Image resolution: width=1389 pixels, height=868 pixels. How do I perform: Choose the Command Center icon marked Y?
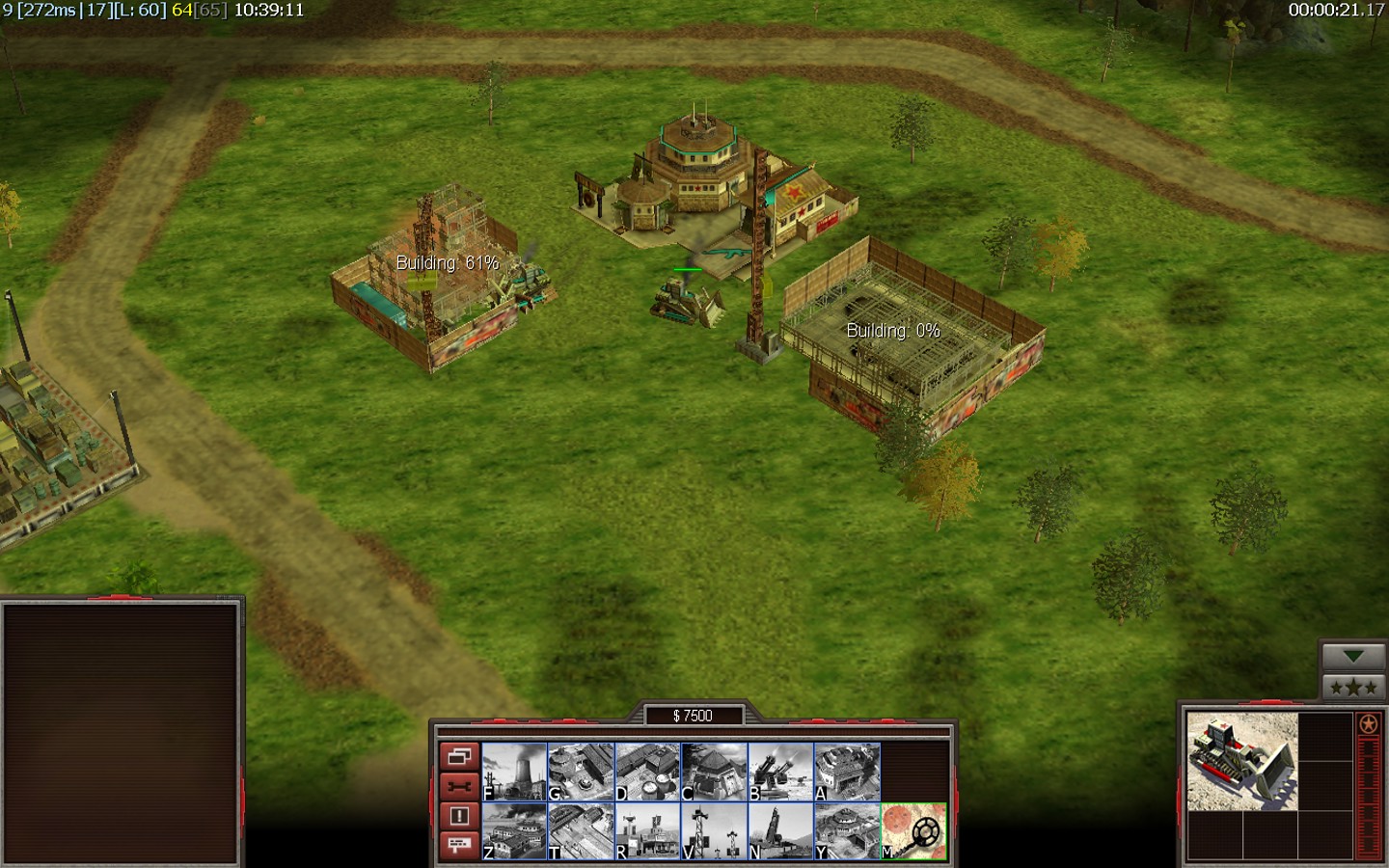847,831
